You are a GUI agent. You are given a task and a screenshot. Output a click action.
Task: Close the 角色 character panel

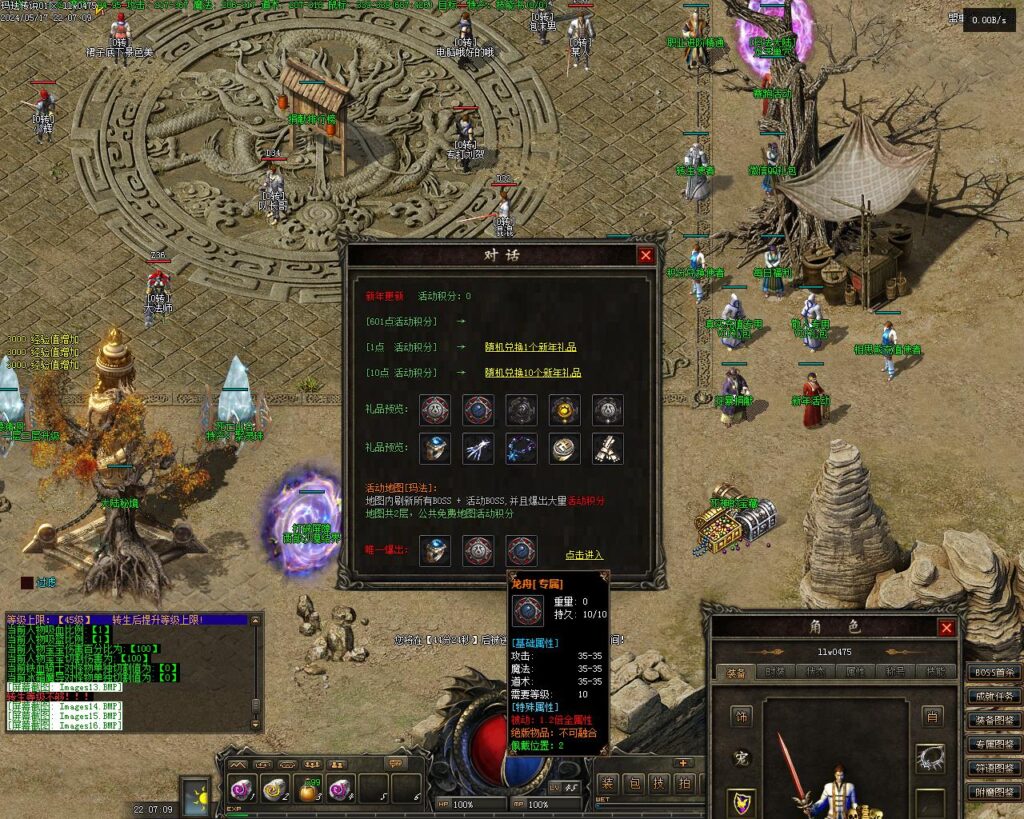click(946, 628)
